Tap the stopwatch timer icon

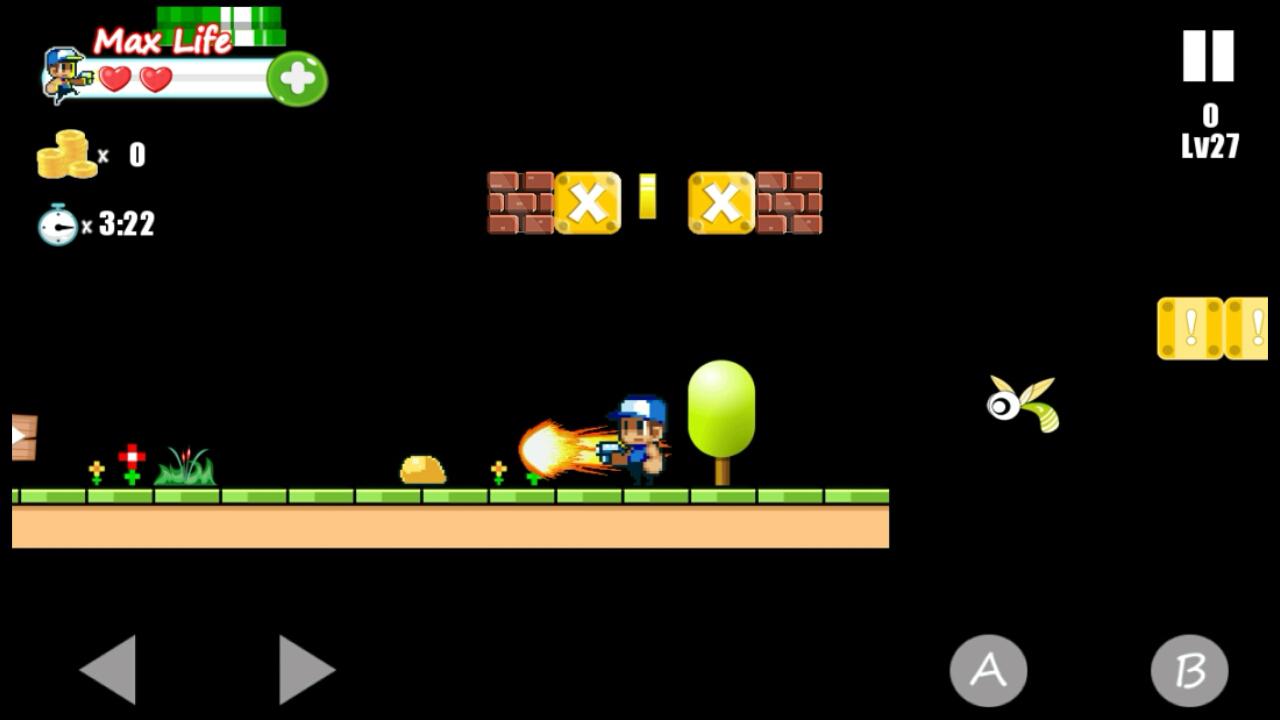click(57, 224)
